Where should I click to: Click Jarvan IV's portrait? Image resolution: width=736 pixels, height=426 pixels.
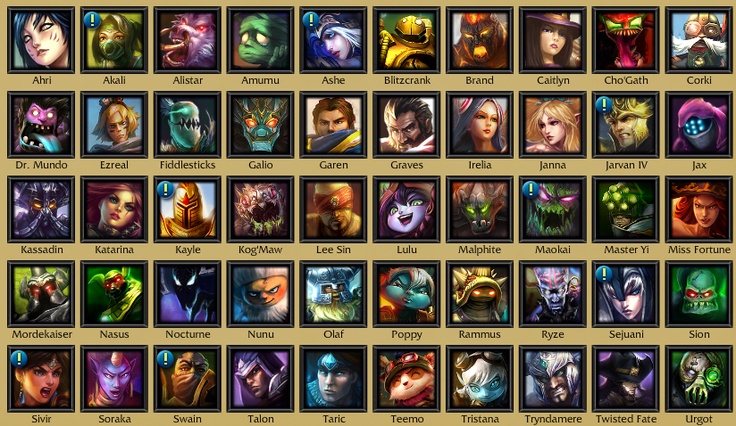tap(624, 124)
